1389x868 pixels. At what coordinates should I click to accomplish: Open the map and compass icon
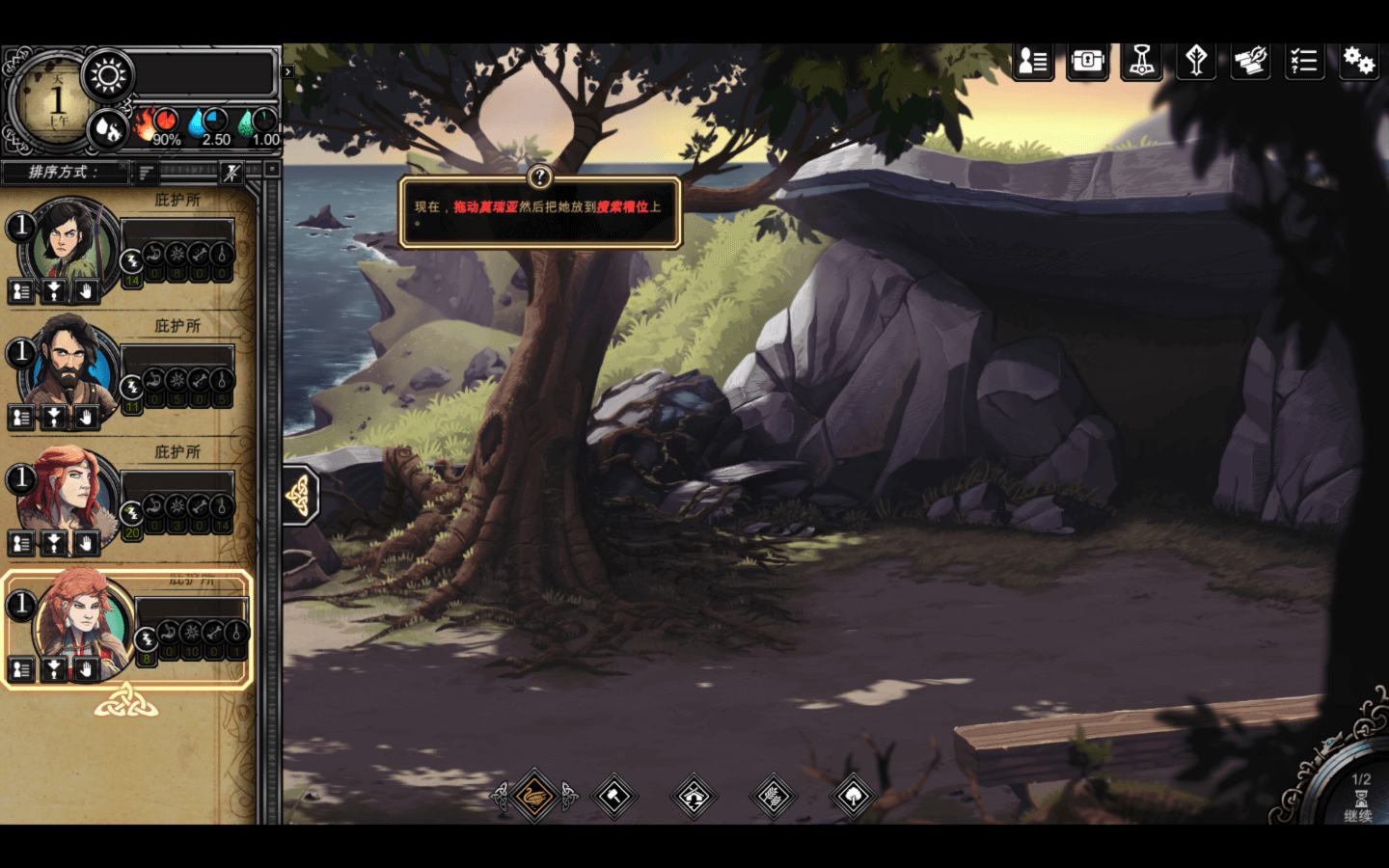pyautogui.click(x=1250, y=62)
